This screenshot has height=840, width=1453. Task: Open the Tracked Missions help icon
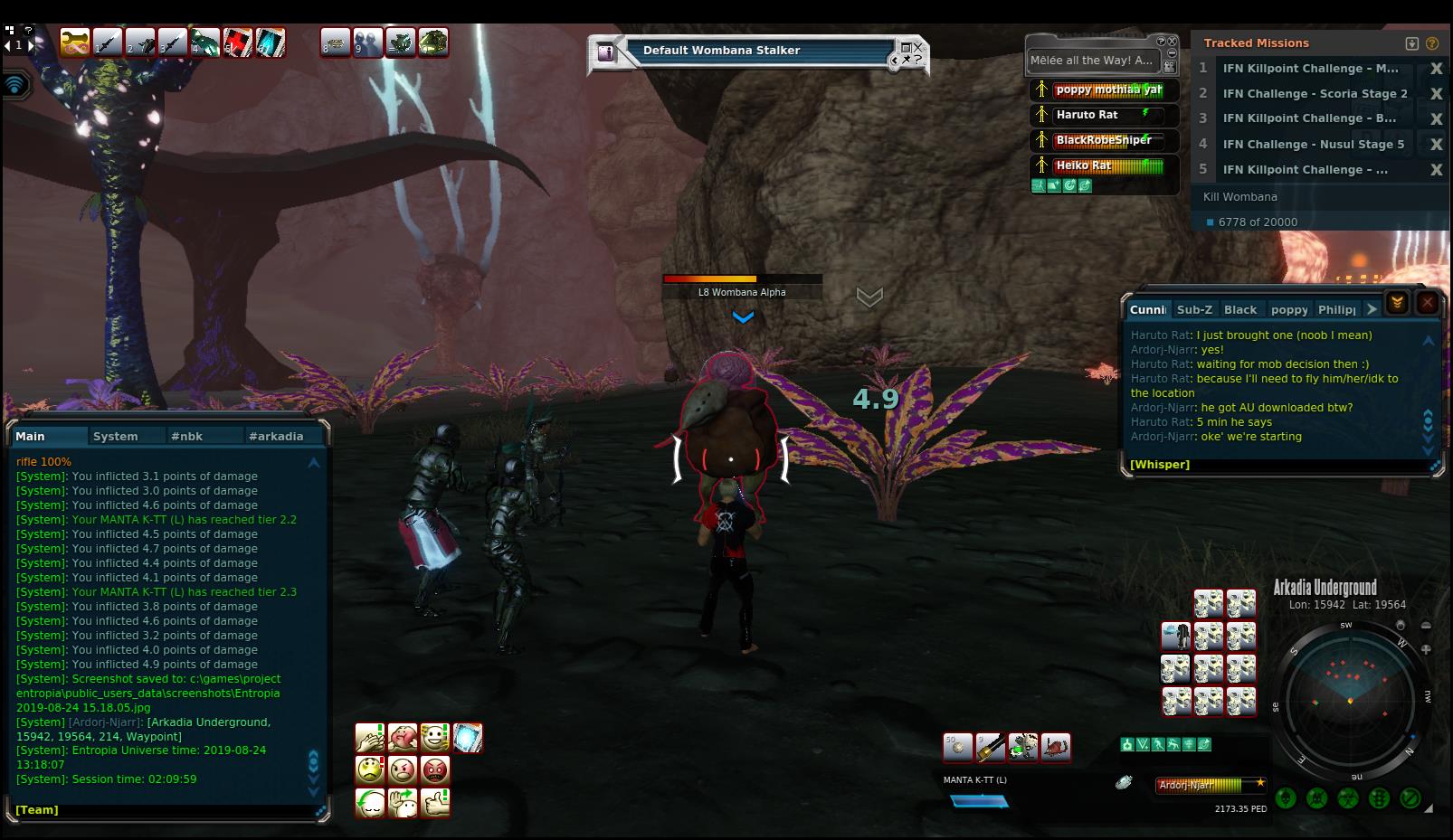coord(1431,42)
